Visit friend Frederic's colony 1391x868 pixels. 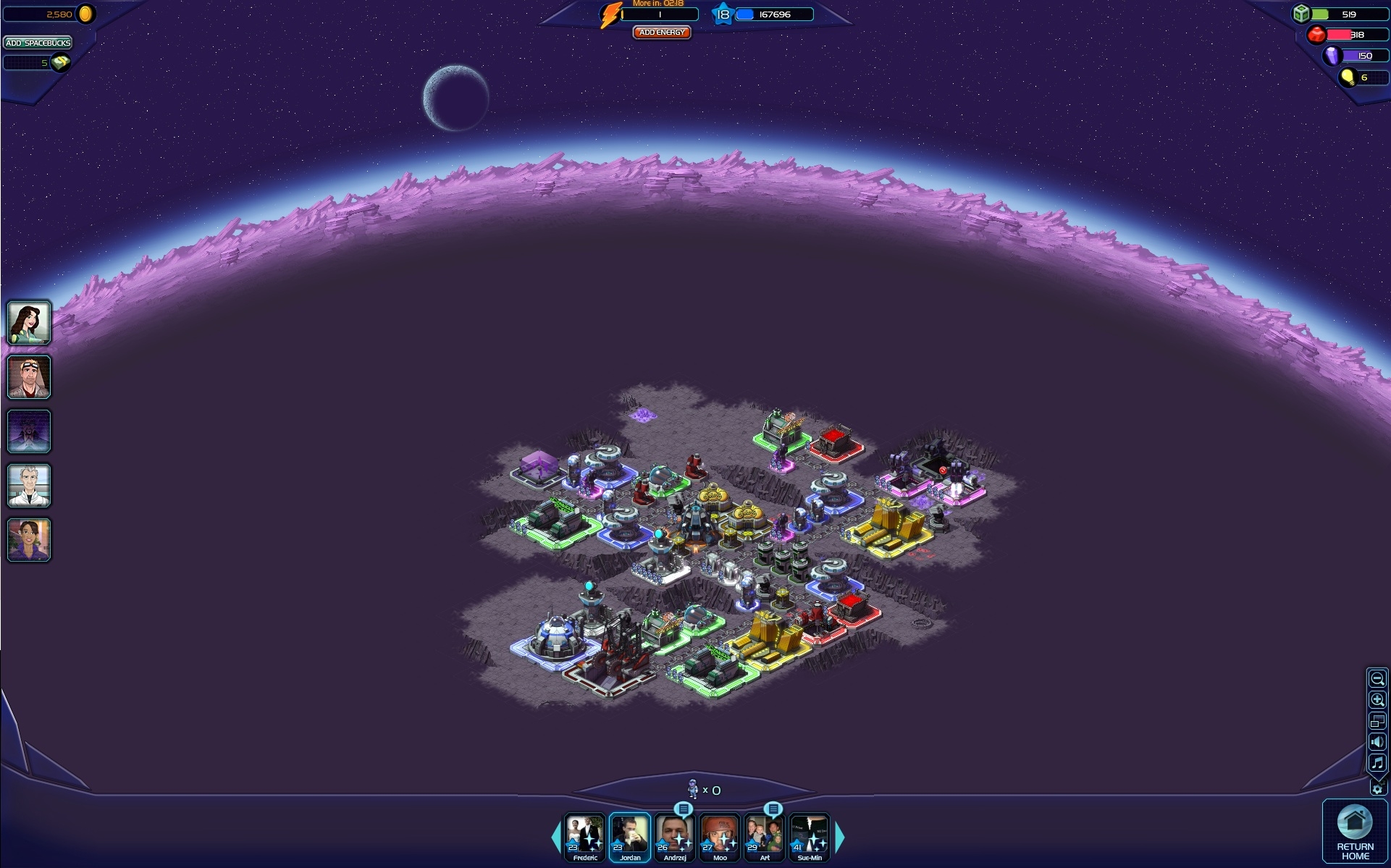[x=585, y=838]
